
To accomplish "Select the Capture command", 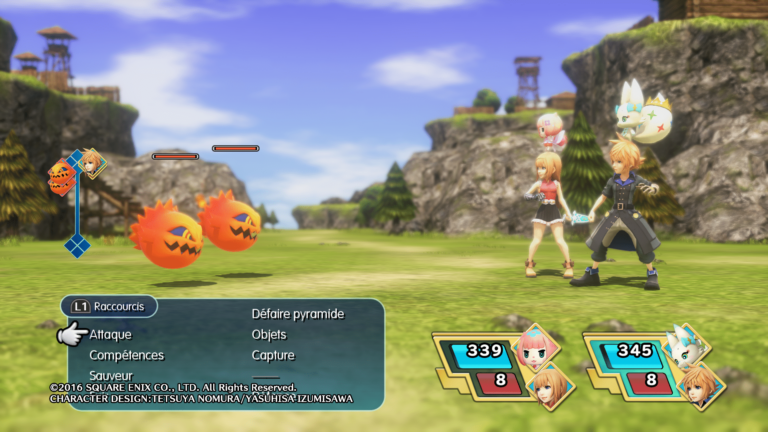I will coord(273,355).
